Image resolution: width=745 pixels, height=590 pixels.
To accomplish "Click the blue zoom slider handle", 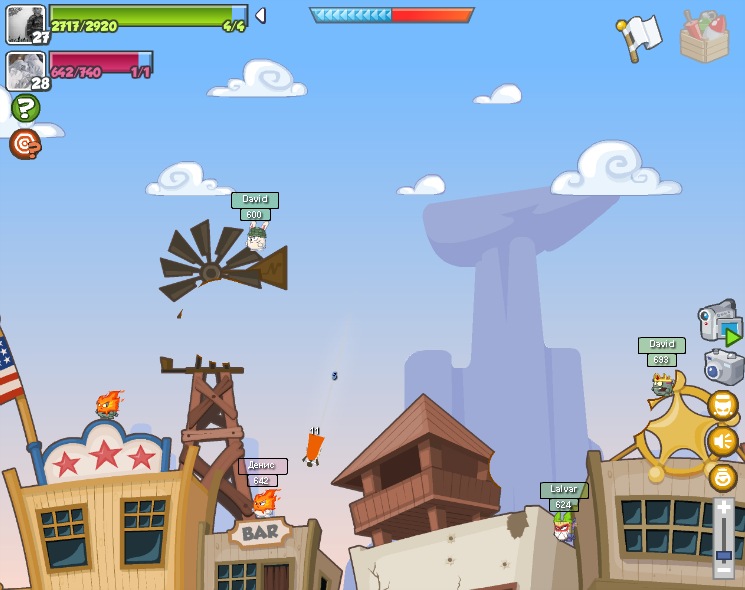I will click(723, 554).
